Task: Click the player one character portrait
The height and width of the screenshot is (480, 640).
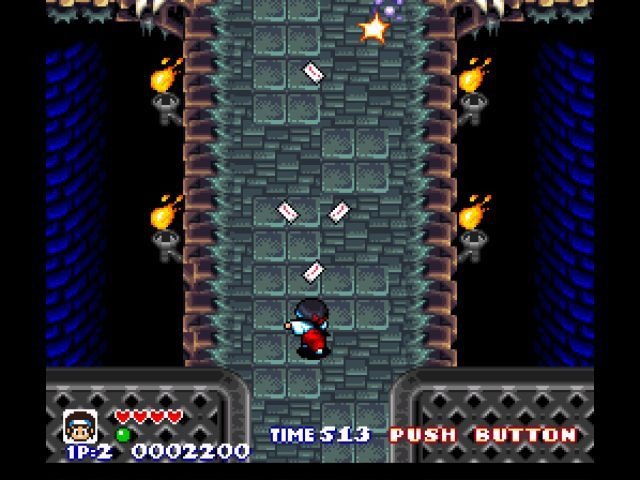Action: click(x=78, y=423)
